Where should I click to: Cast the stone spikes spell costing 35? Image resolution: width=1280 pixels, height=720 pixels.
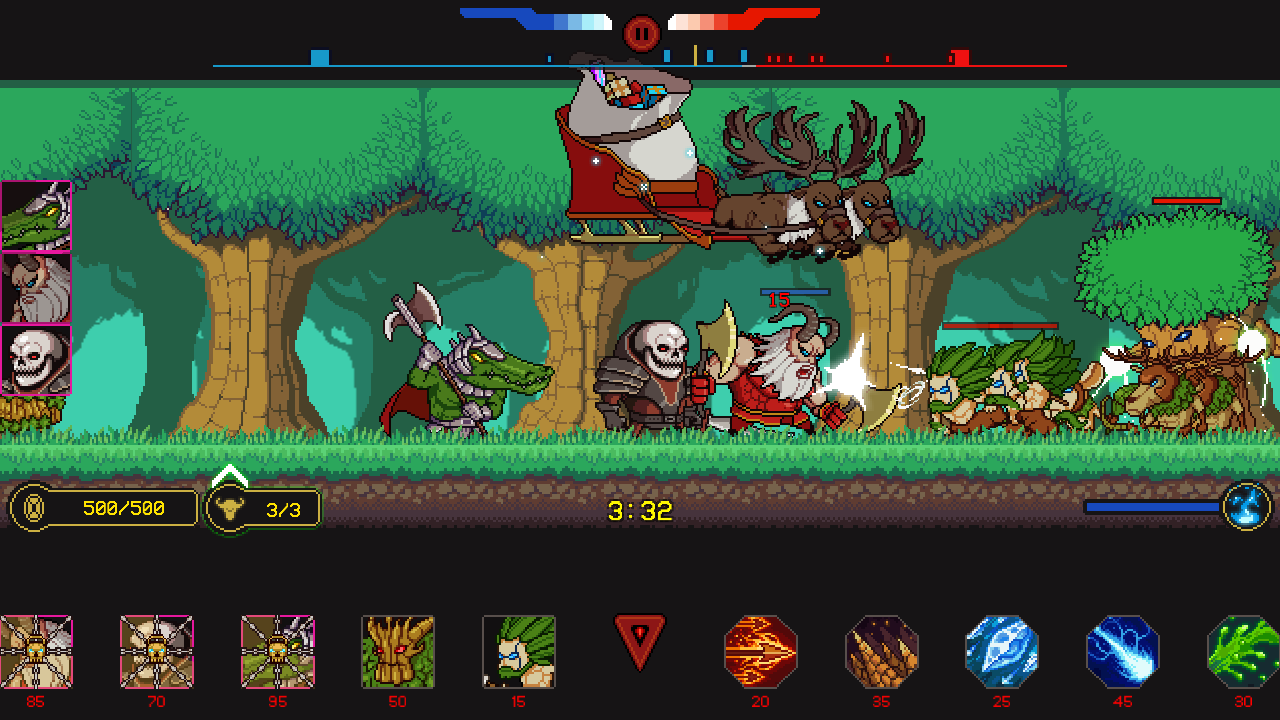point(881,651)
